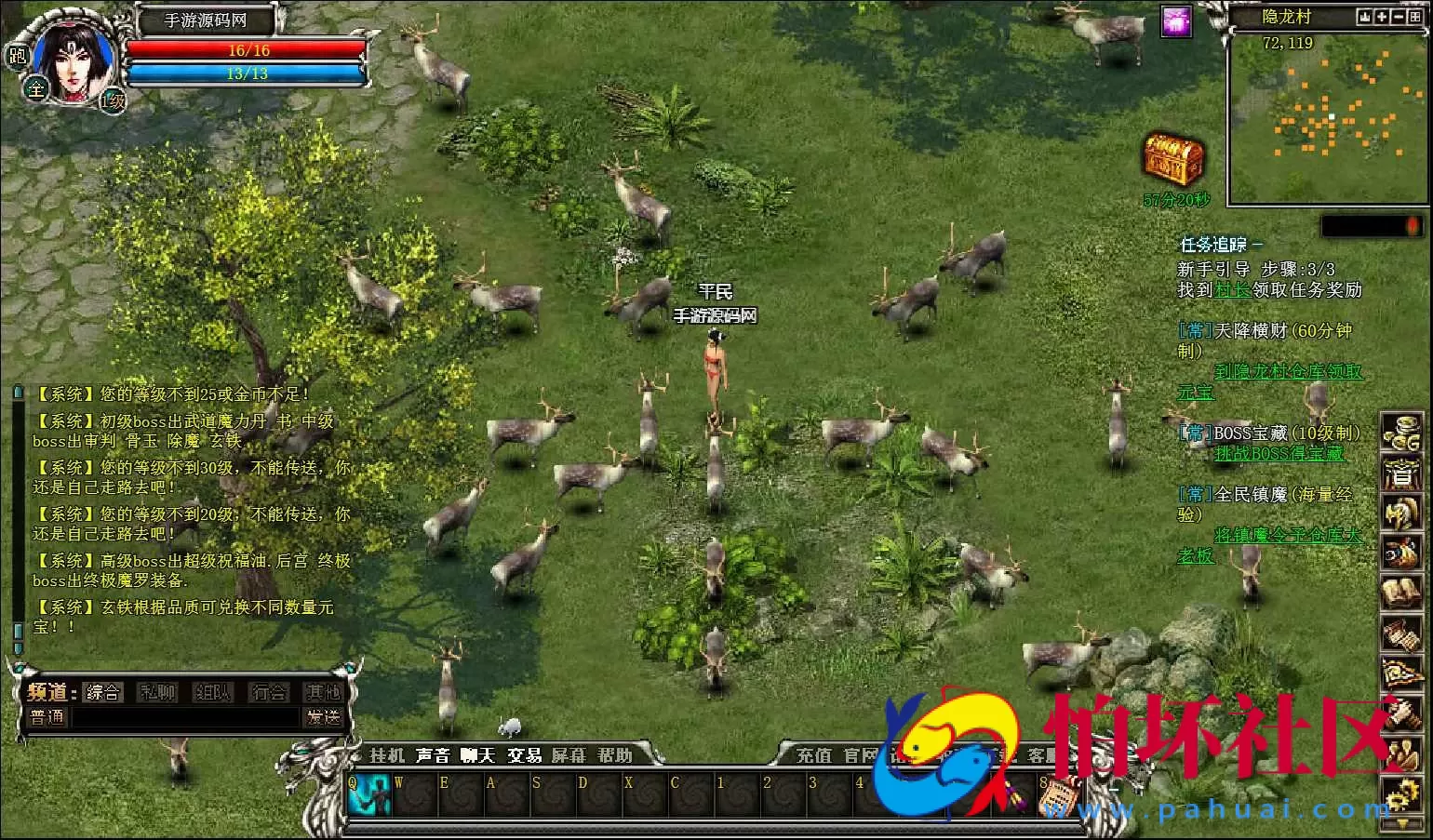The width and height of the screenshot is (1433, 840).
Task: Zoom out the minimap with minus button
Action: [1399, 18]
